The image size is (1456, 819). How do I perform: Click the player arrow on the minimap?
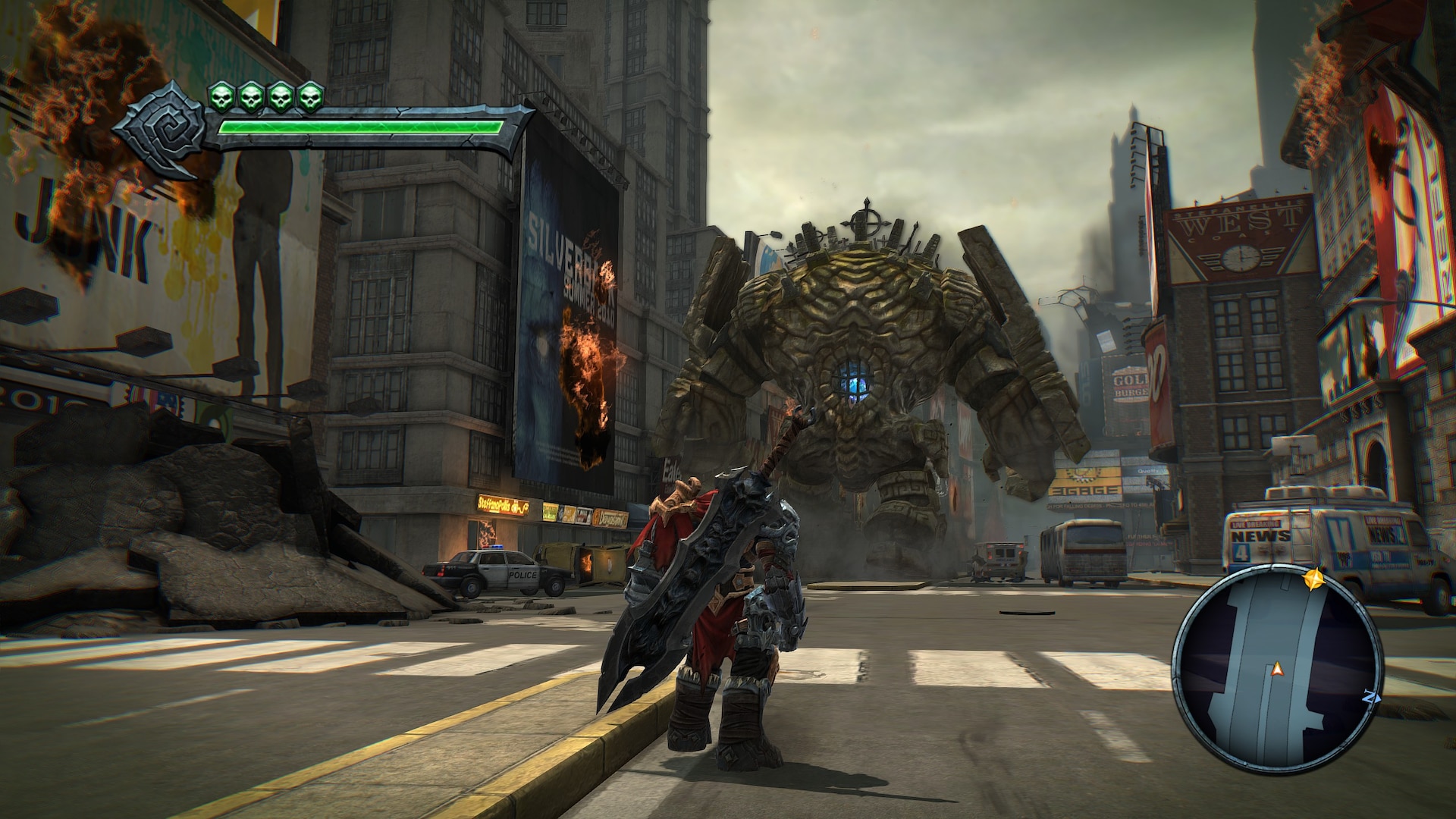pyautogui.click(x=1277, y=668)
